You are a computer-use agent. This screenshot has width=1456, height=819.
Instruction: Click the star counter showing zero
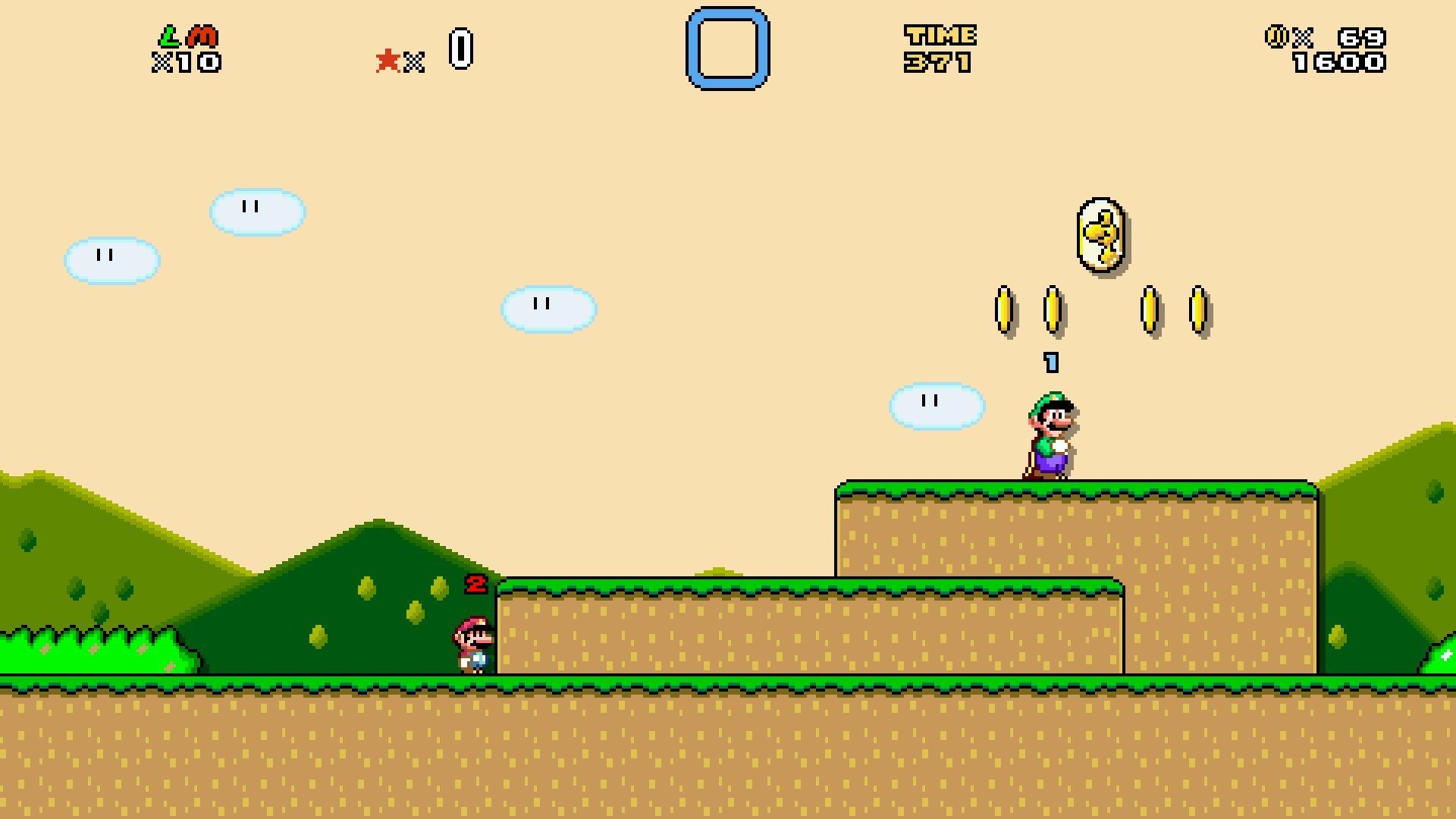click(461, 47)
